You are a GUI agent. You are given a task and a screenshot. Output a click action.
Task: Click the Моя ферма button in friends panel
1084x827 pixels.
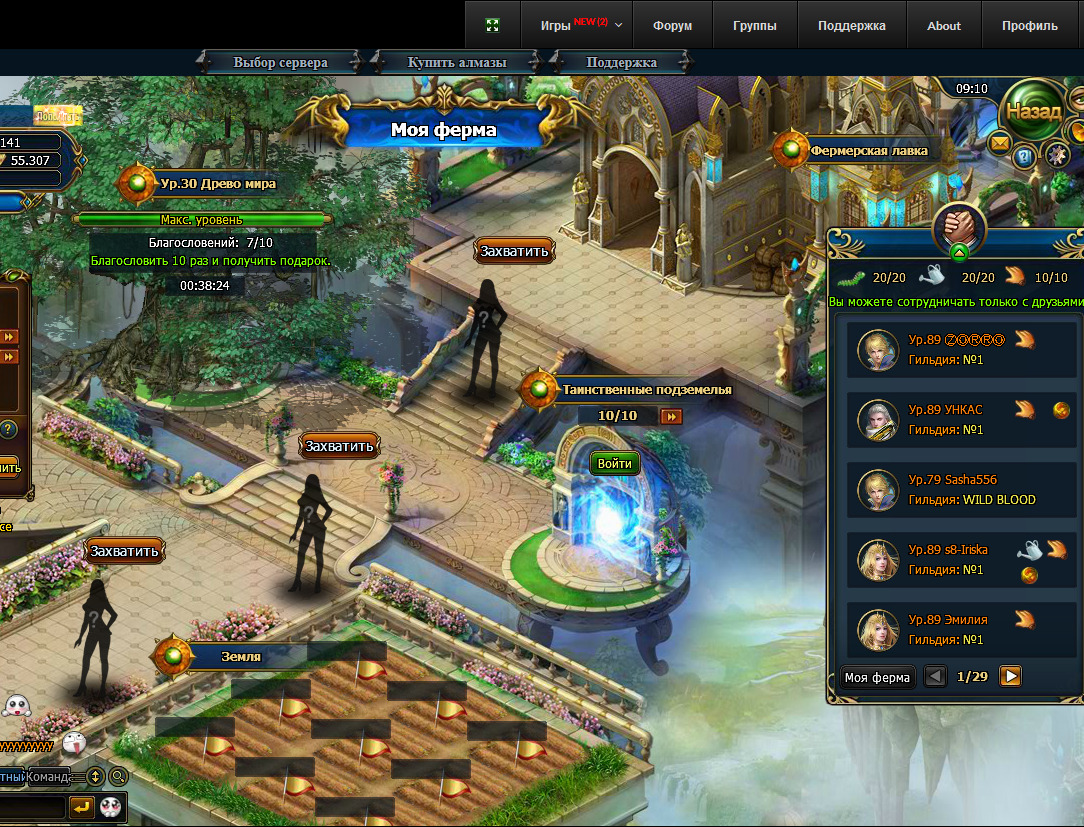point(877,677)
